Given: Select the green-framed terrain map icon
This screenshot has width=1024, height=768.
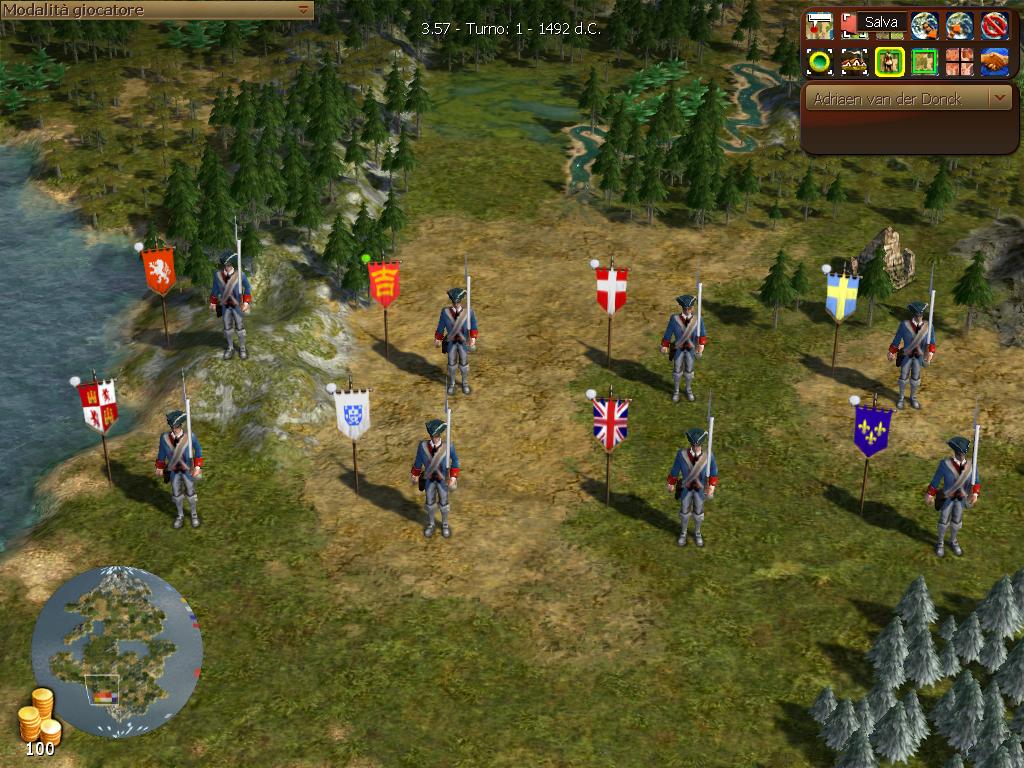Looking at the screenshot, I should pos(924,62).
